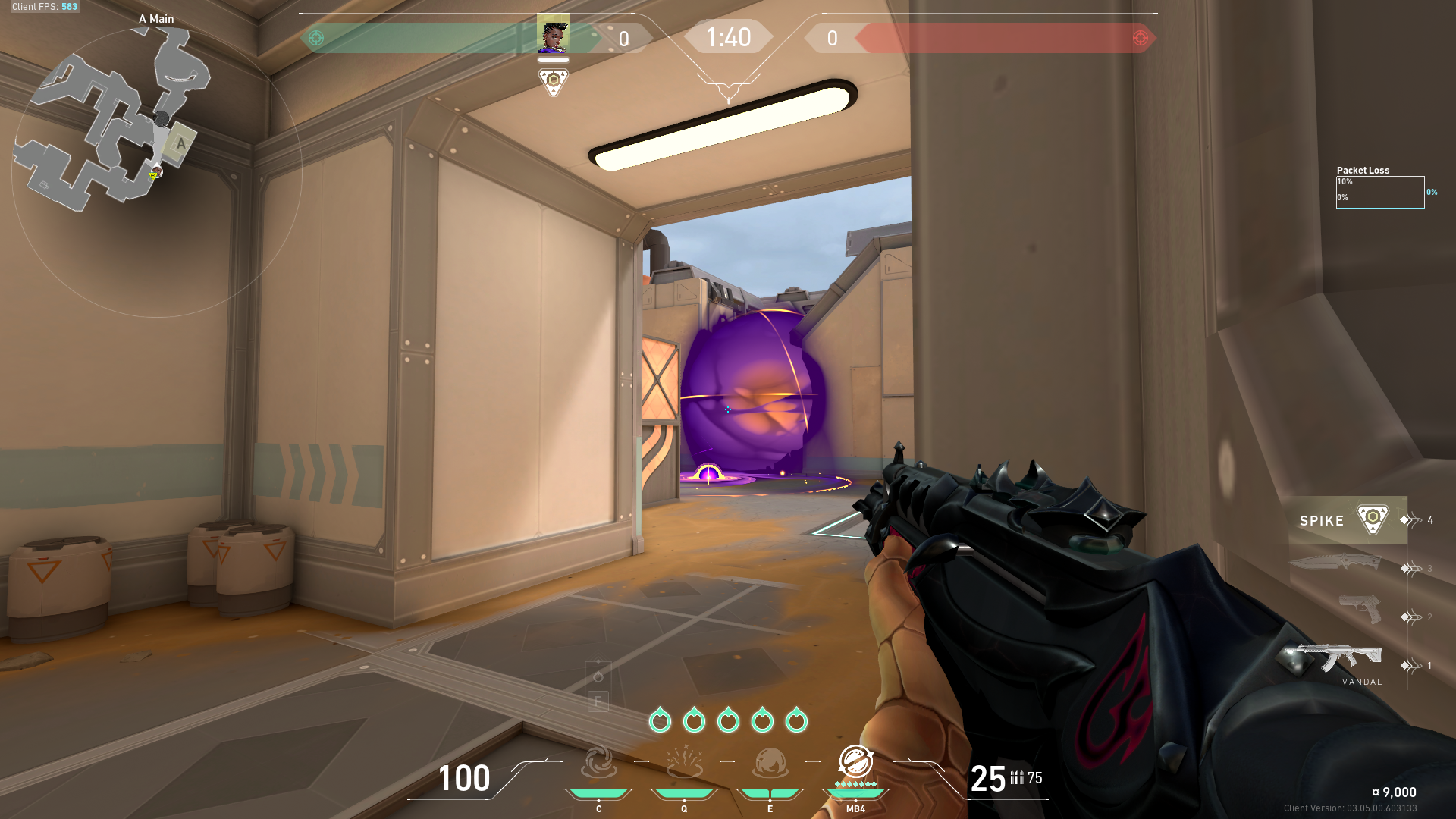This screenshot has height=819, width=1456.
Task: Activate the Gravity Well swirl ability
Action: pyautogui.click(x=598, y=763)
